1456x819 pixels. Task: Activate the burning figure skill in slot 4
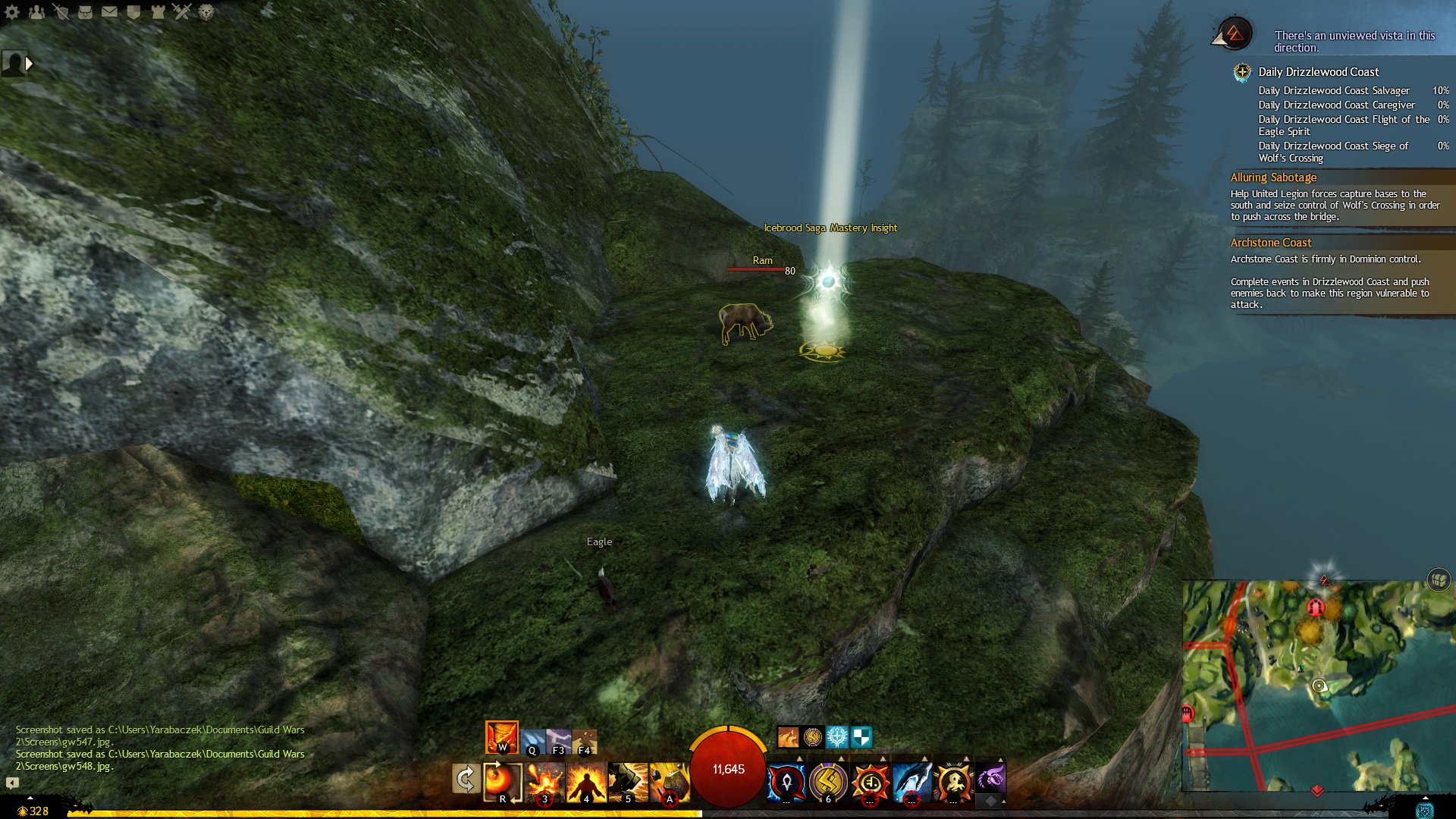[x=586, y=781]
